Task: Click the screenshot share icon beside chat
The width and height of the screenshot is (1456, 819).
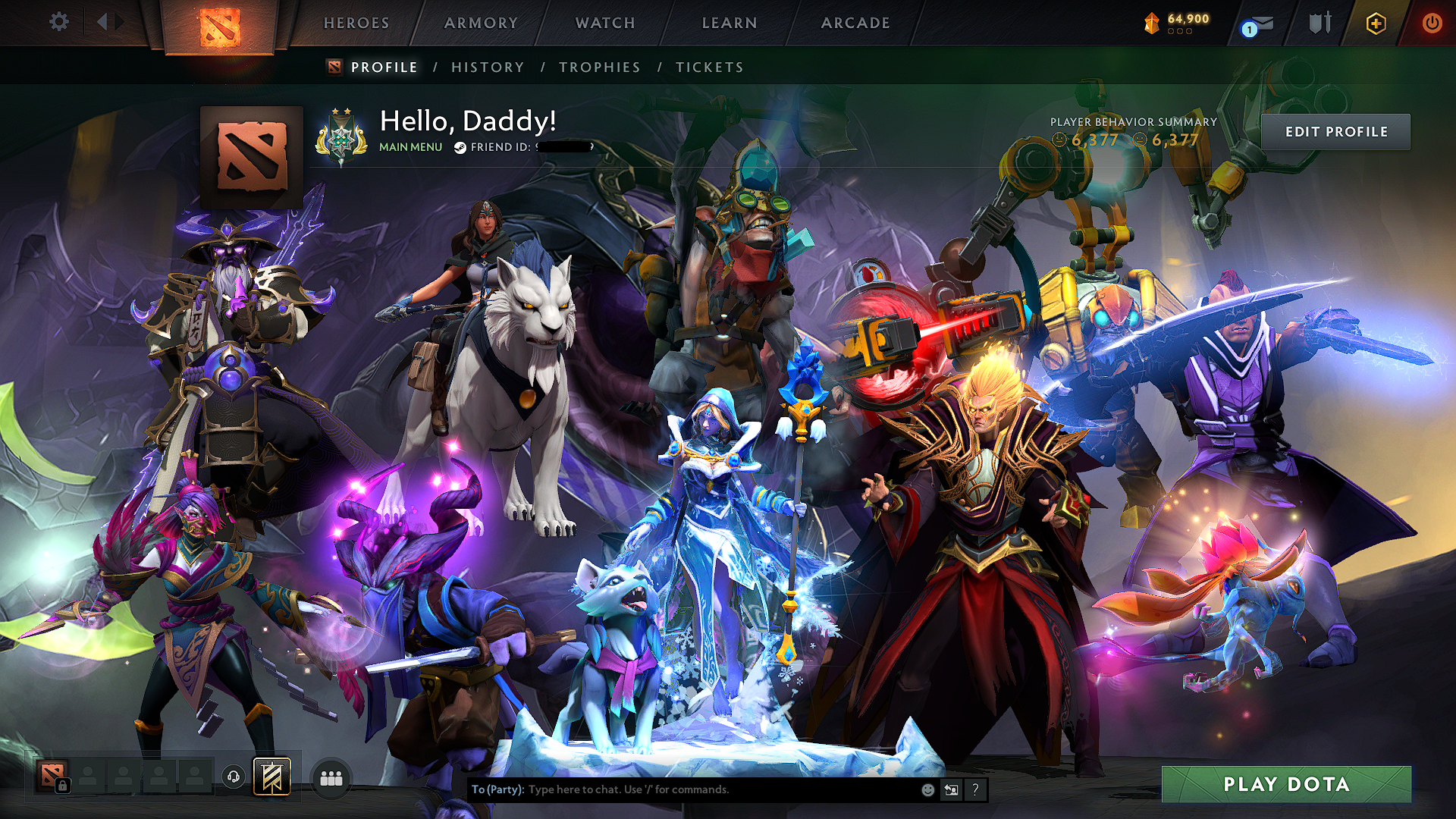Action: (x=951, y=789)
